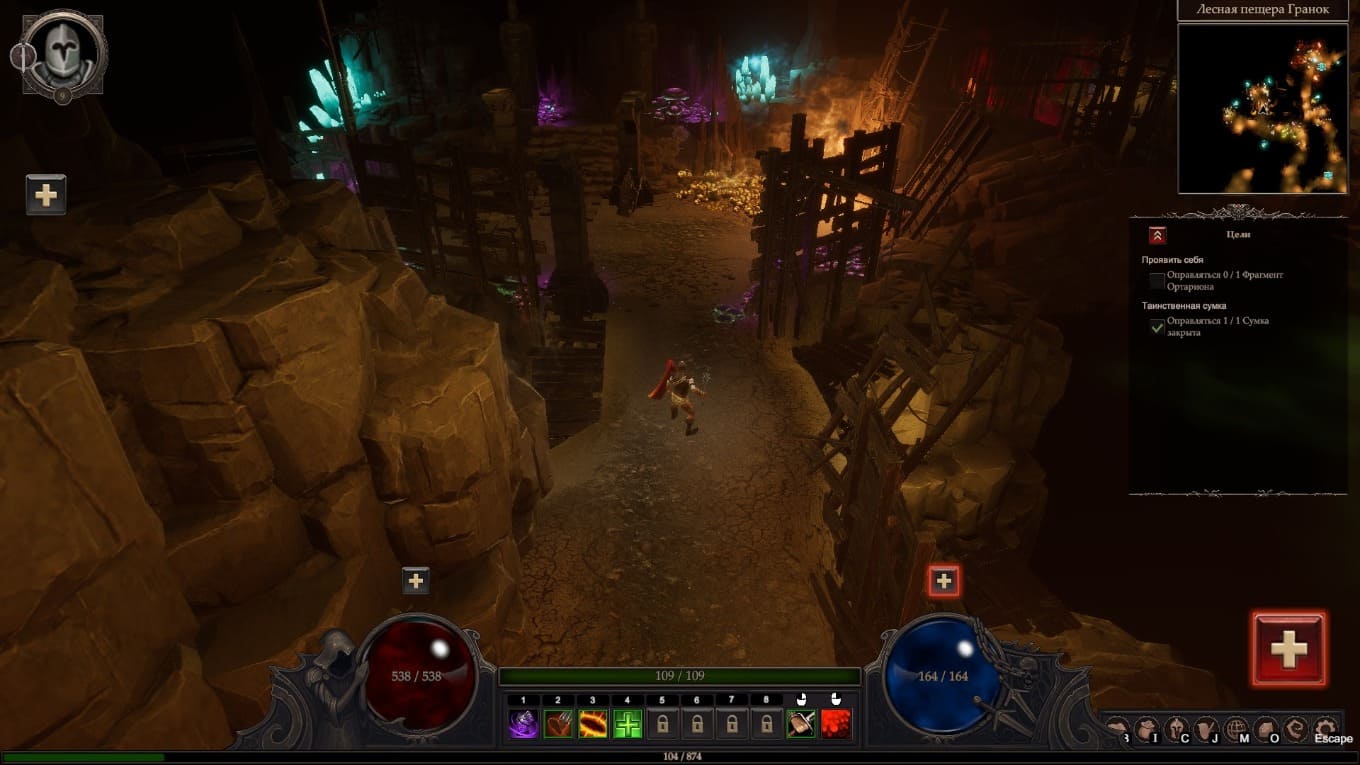
Task: Click the cave minimap
Action: pos(1262,108)
